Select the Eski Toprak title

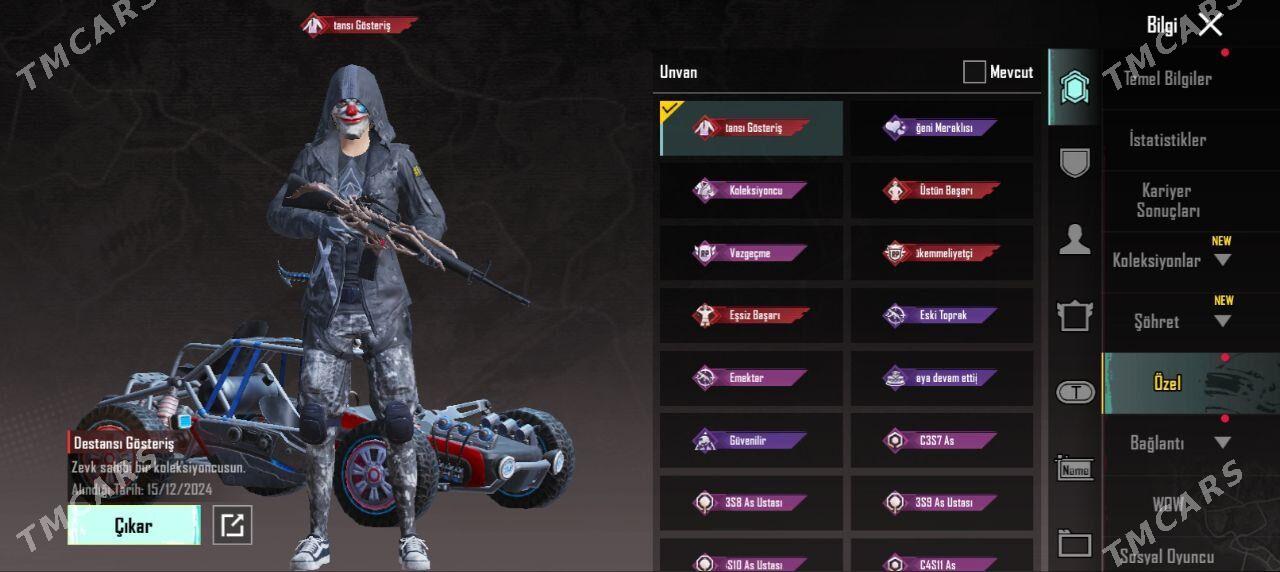(x=941, y=315)
